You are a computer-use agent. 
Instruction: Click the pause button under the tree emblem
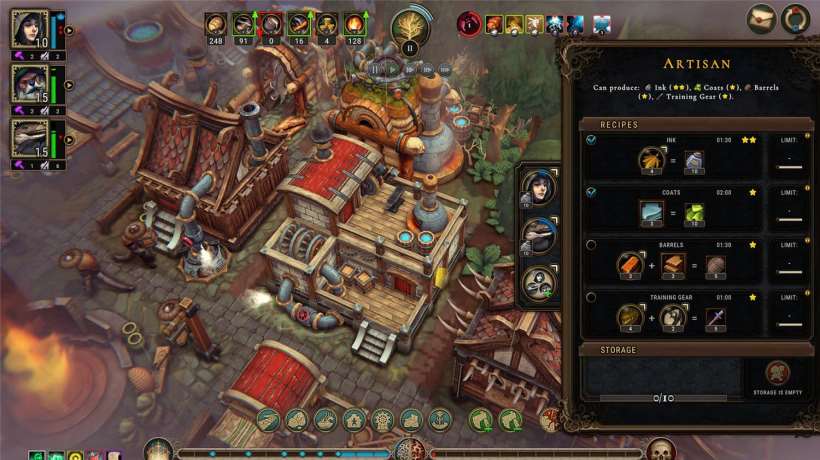(x=409, y=47)
